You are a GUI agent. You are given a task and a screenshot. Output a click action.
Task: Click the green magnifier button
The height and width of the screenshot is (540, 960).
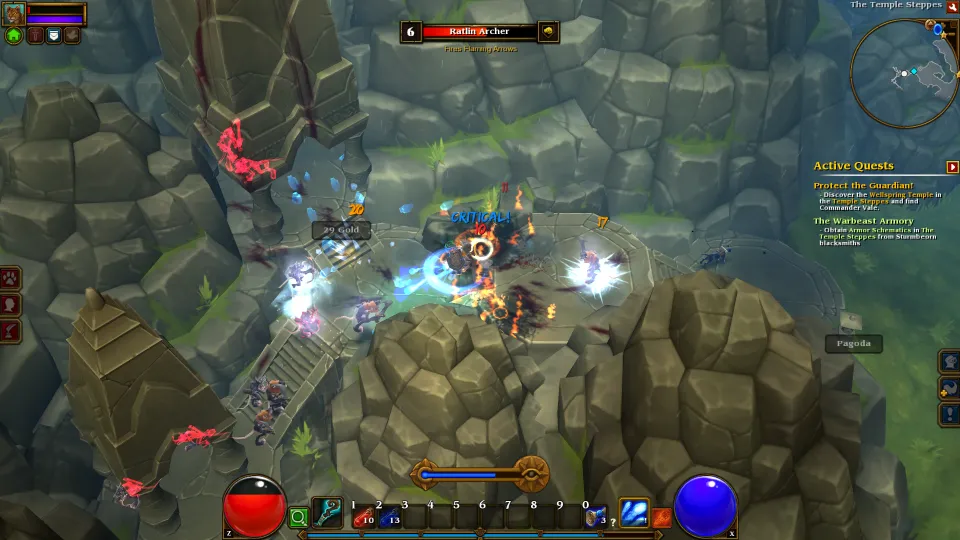click(x=297, y=517)
